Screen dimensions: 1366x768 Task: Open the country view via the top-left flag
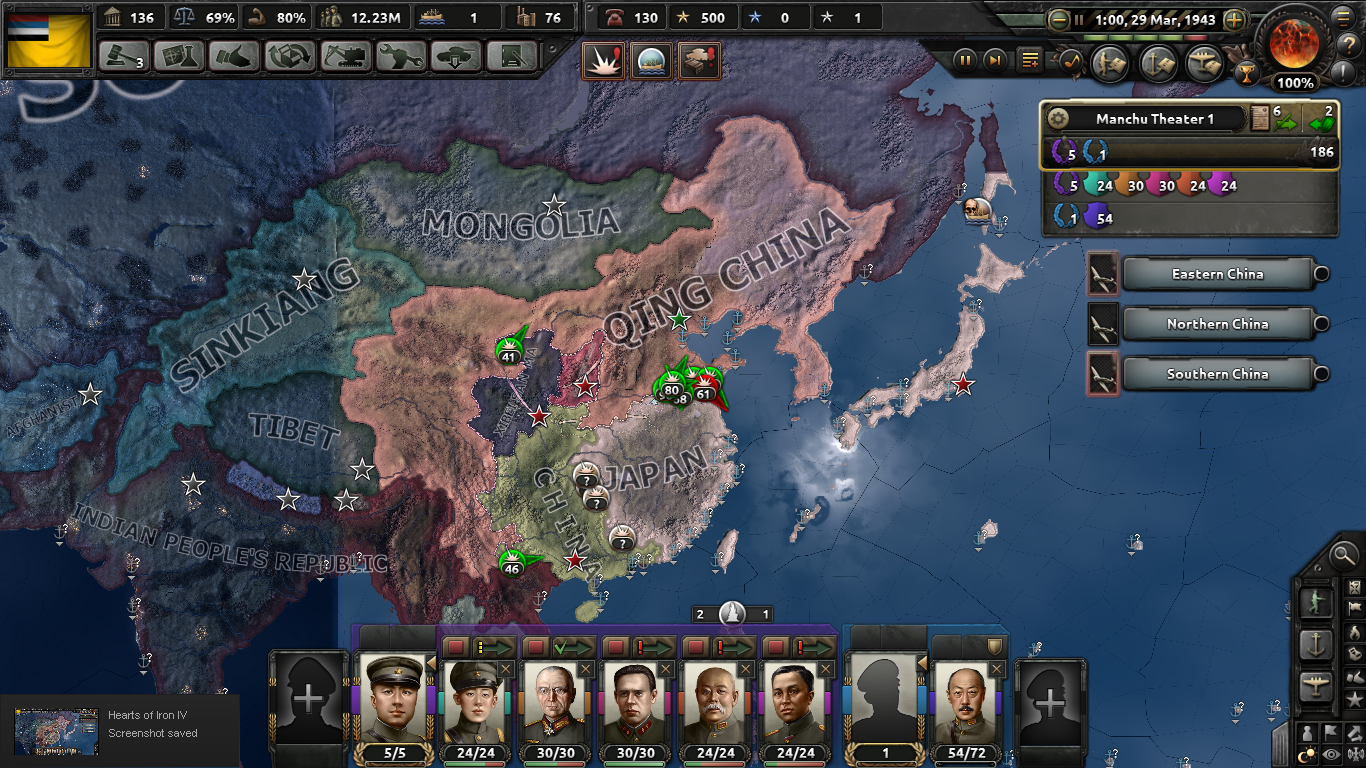click(x=48, y=40)
